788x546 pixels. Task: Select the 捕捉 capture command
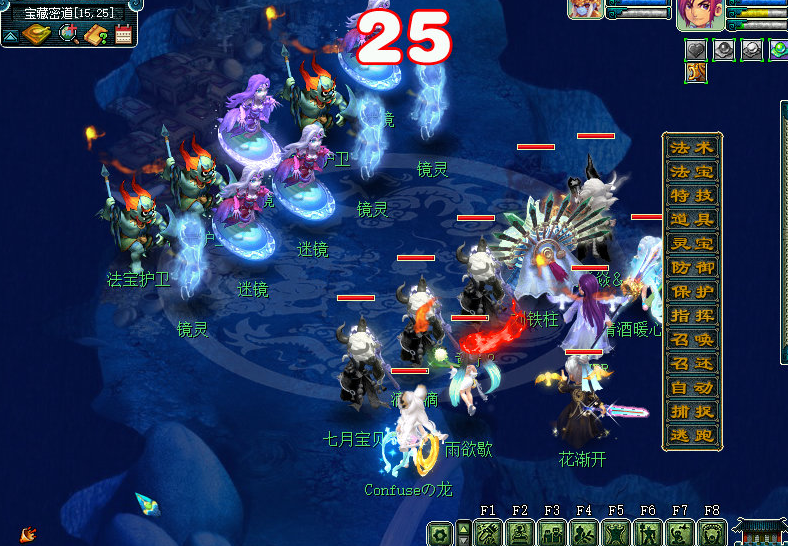692,412
